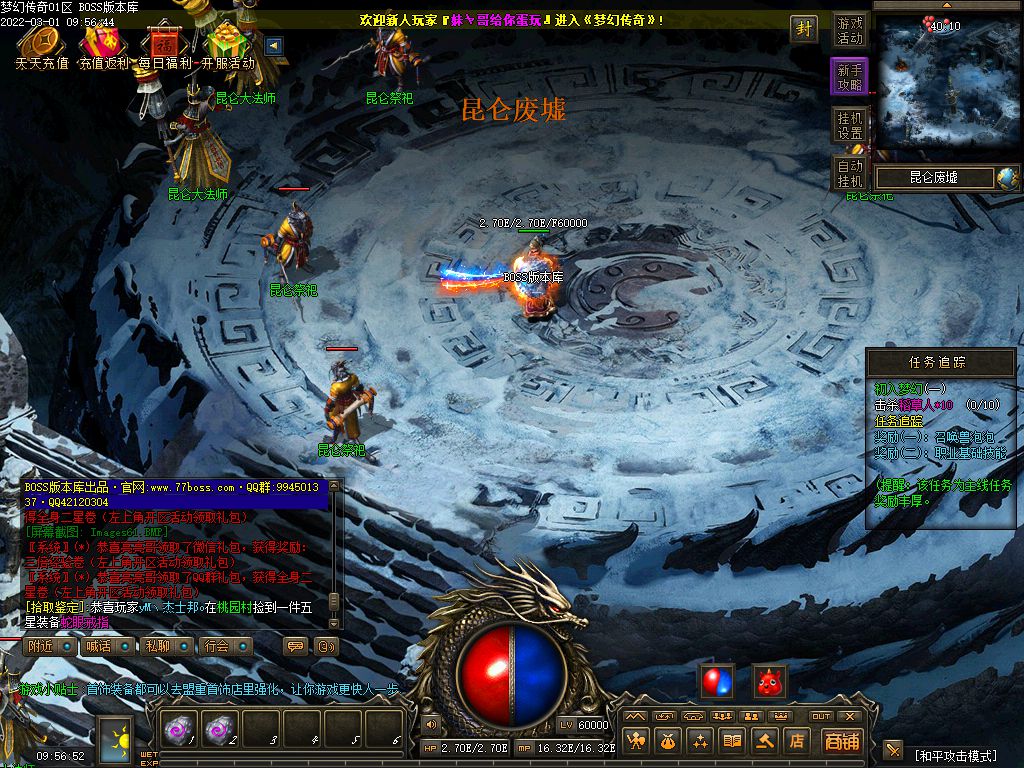Open the 商铺 shop button

[842, 741]
